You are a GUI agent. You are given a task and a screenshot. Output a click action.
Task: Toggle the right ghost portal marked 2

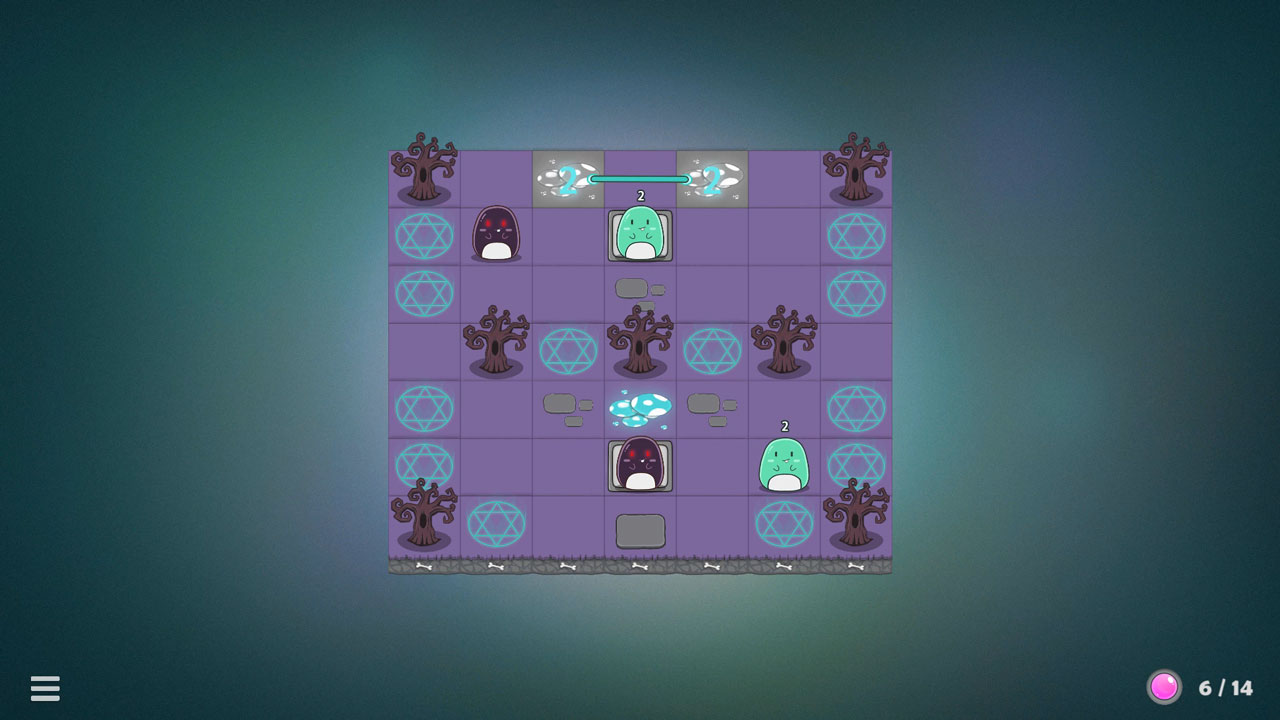point(712,178)
